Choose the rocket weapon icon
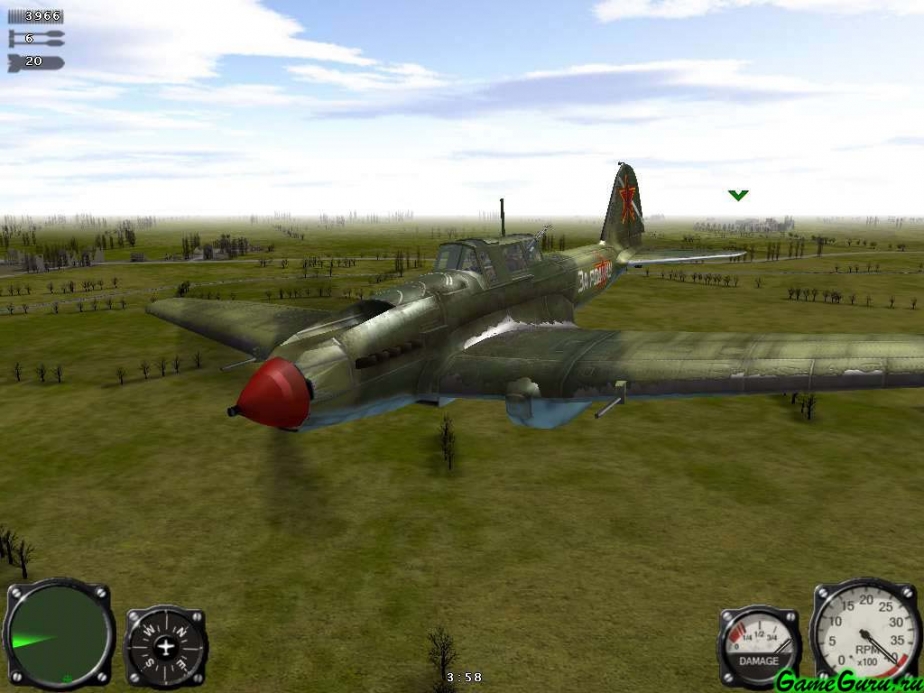924x693 pixels. (x=36, y=39)
